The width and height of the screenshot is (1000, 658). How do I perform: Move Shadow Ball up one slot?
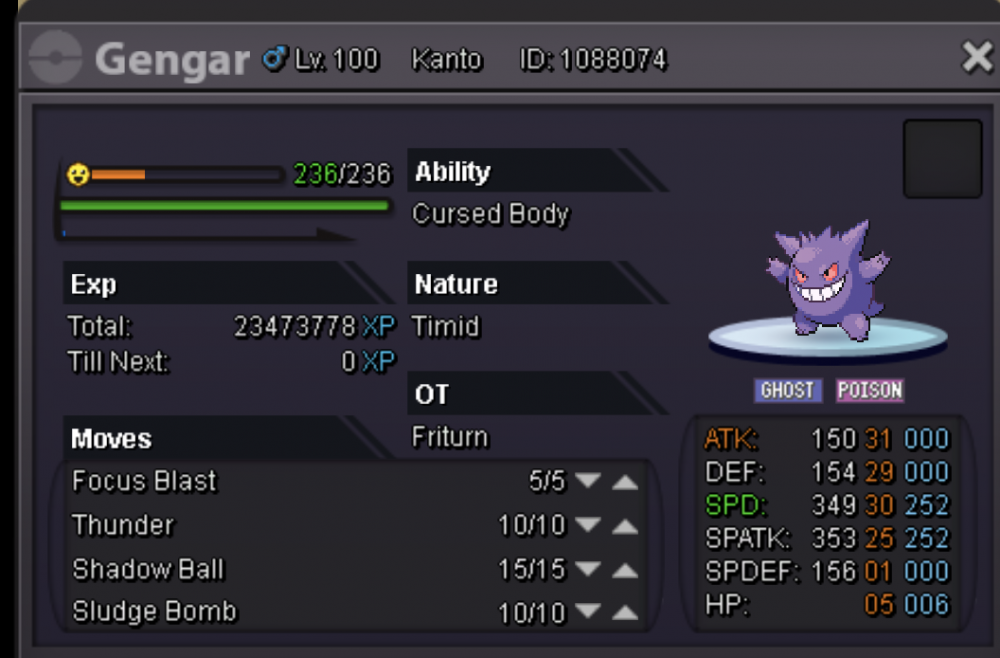[x=625, y=570]
